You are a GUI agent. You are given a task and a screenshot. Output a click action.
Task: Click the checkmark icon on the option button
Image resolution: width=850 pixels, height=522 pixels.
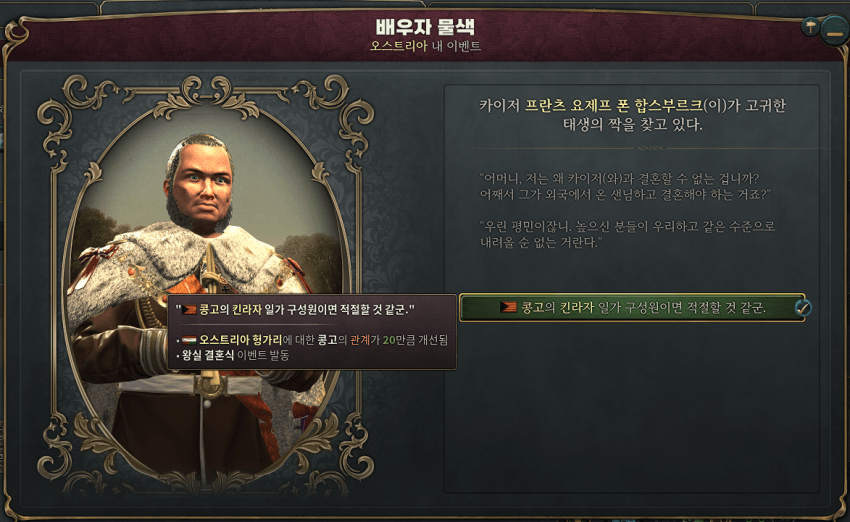point(802,308)
